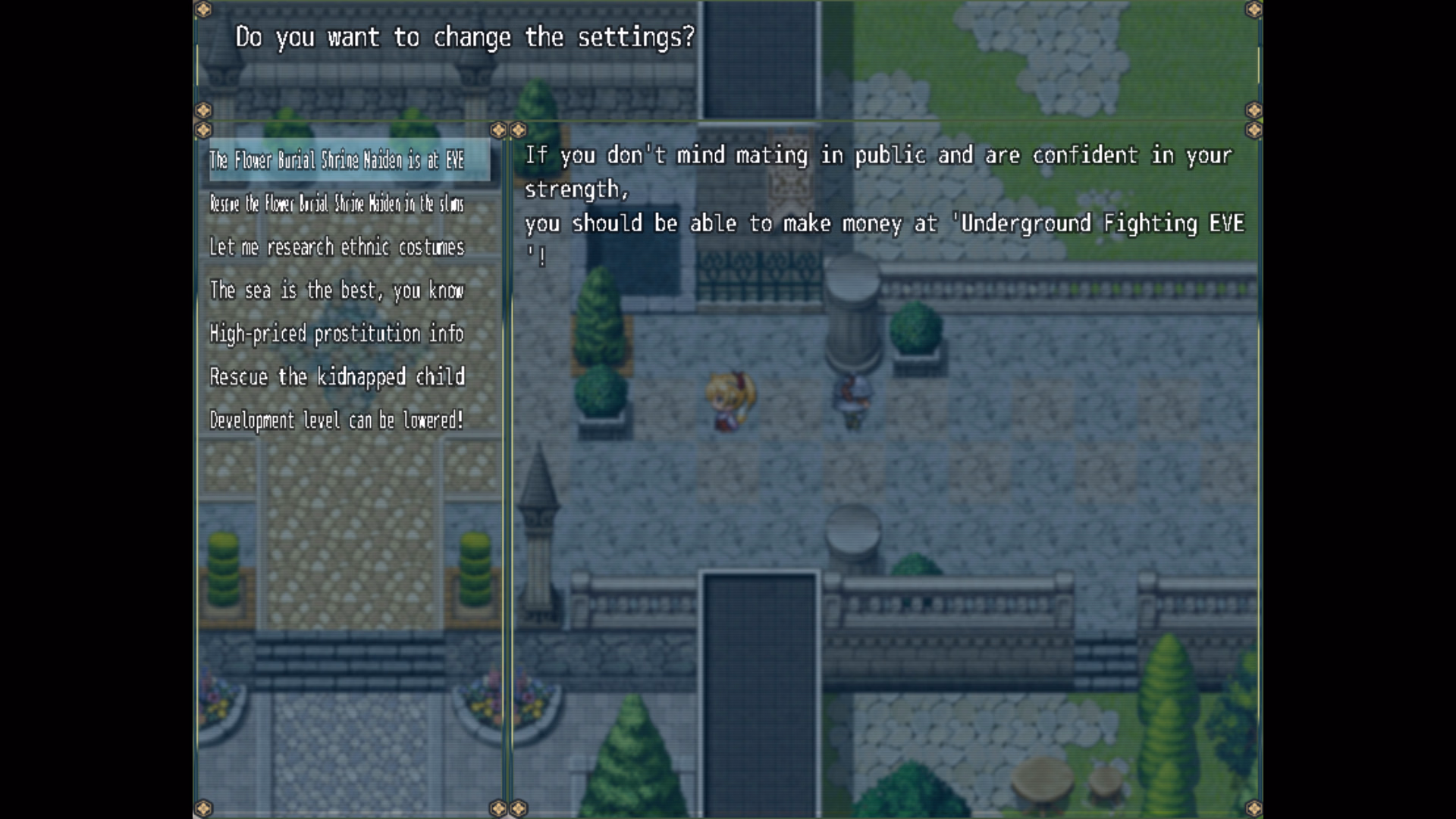This screenshot has height=819, width=1456.
Task: Select 'The Flower Burial Shrine Maiden is at EVE'
Action: point(337,160)
